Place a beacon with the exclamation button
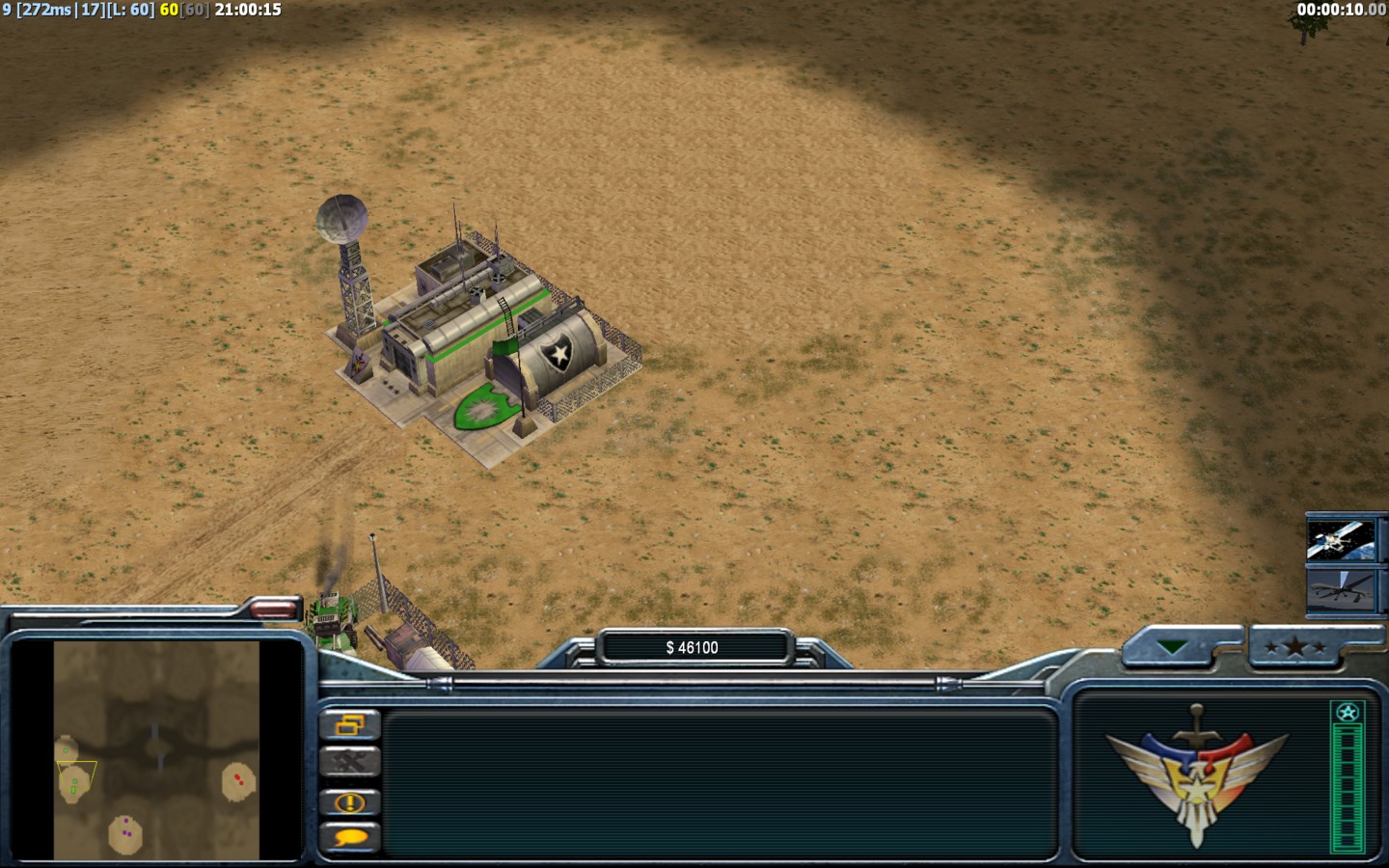1389x868 pixels. 349,801
